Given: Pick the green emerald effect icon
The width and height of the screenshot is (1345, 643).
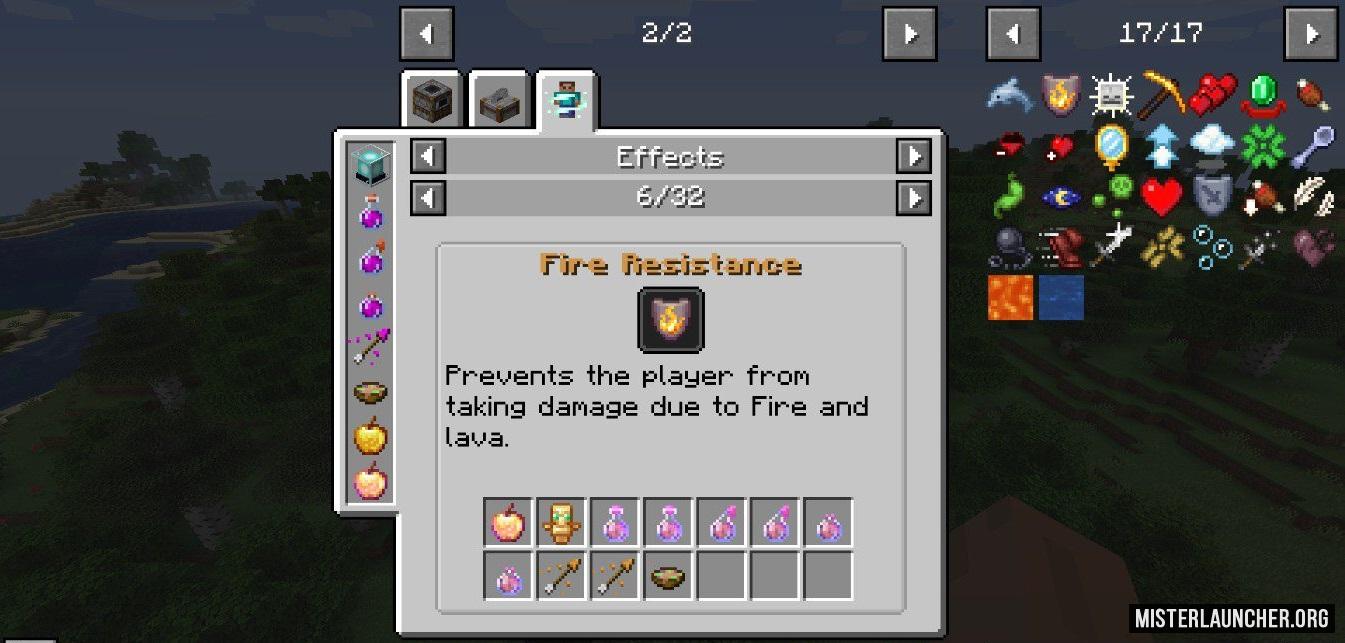Looking at the screenshot, I should 1265,94.
